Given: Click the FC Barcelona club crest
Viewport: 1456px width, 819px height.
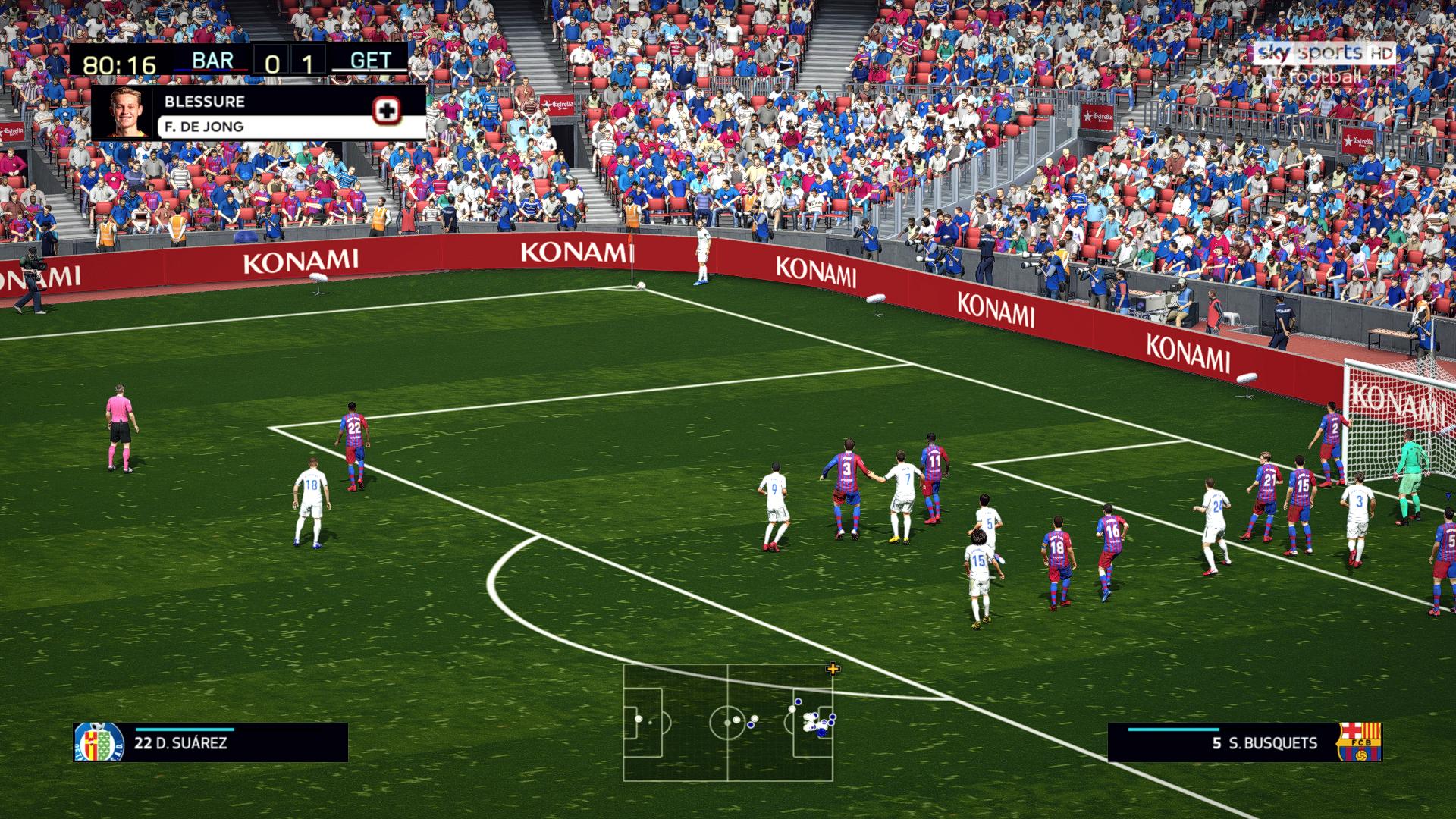Looking at the screenshot, I should click(x=1357, y=742).
